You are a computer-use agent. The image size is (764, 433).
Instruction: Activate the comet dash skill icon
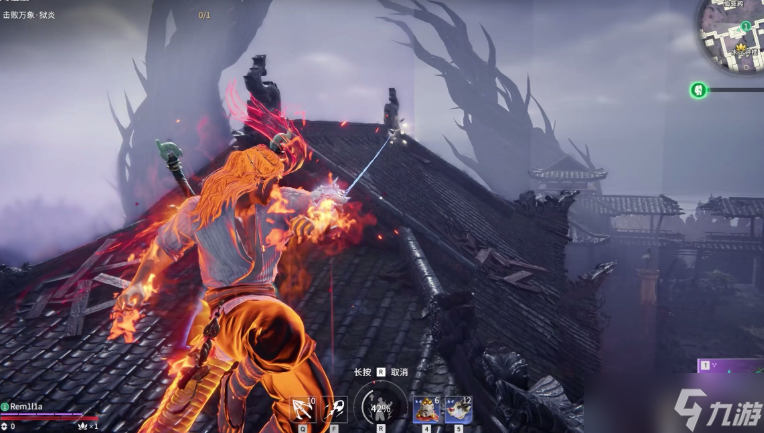[x=333, y=409]
